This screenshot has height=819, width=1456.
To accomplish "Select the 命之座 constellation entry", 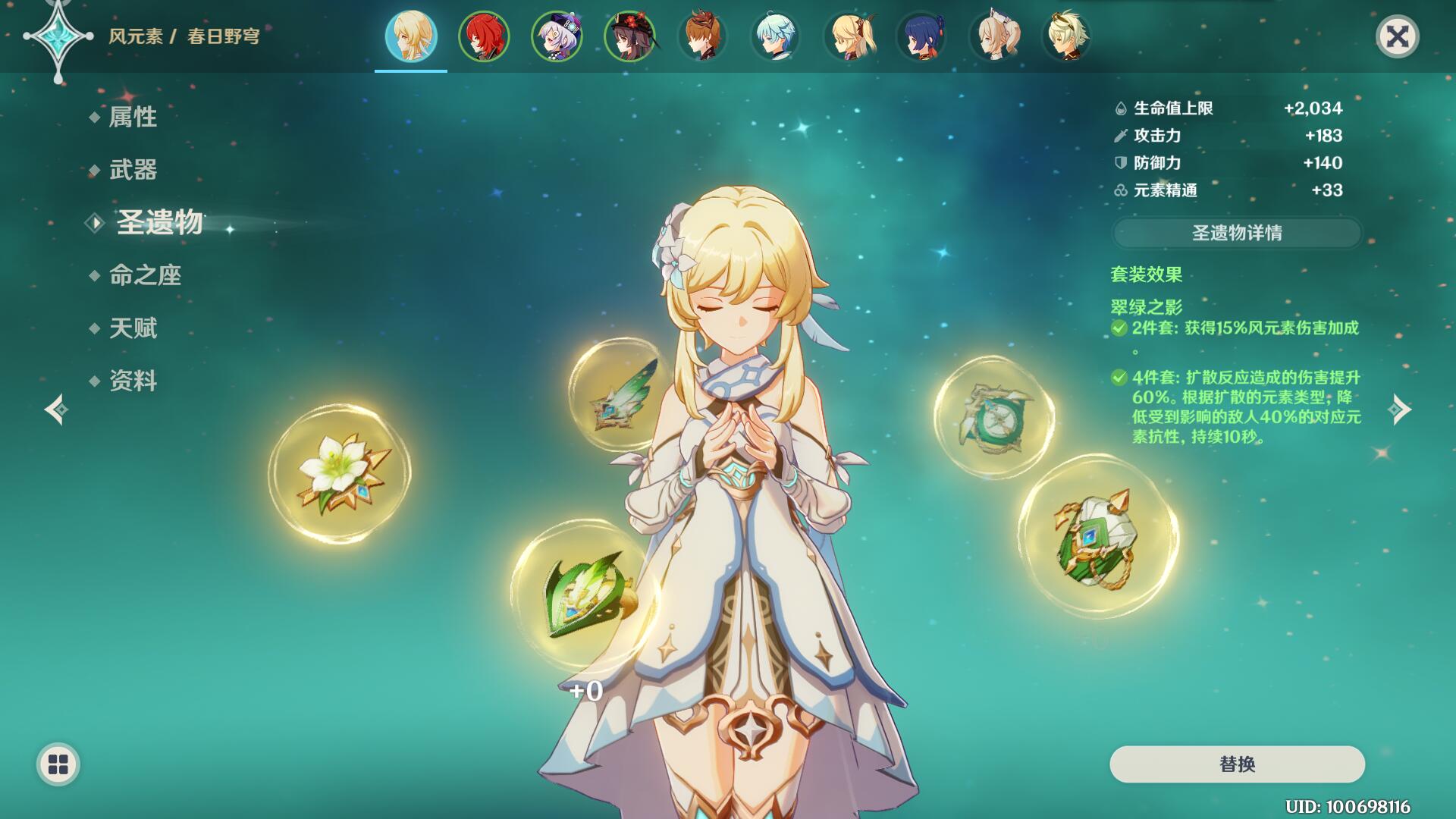I will [x=145, y=275].
